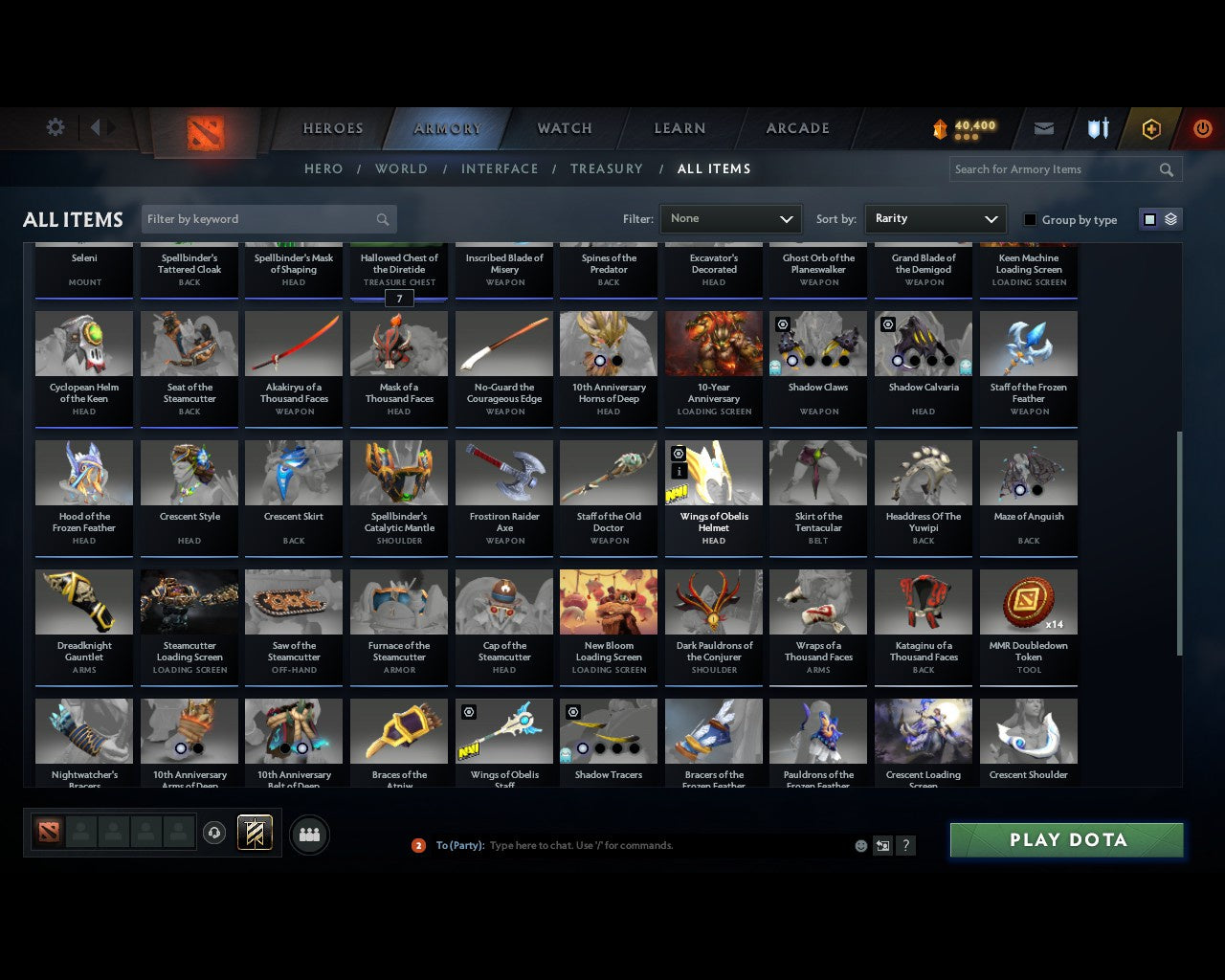Open the Sort by Rarity dropdown
Screen dimensions: 1225x980
coord(935,218)
